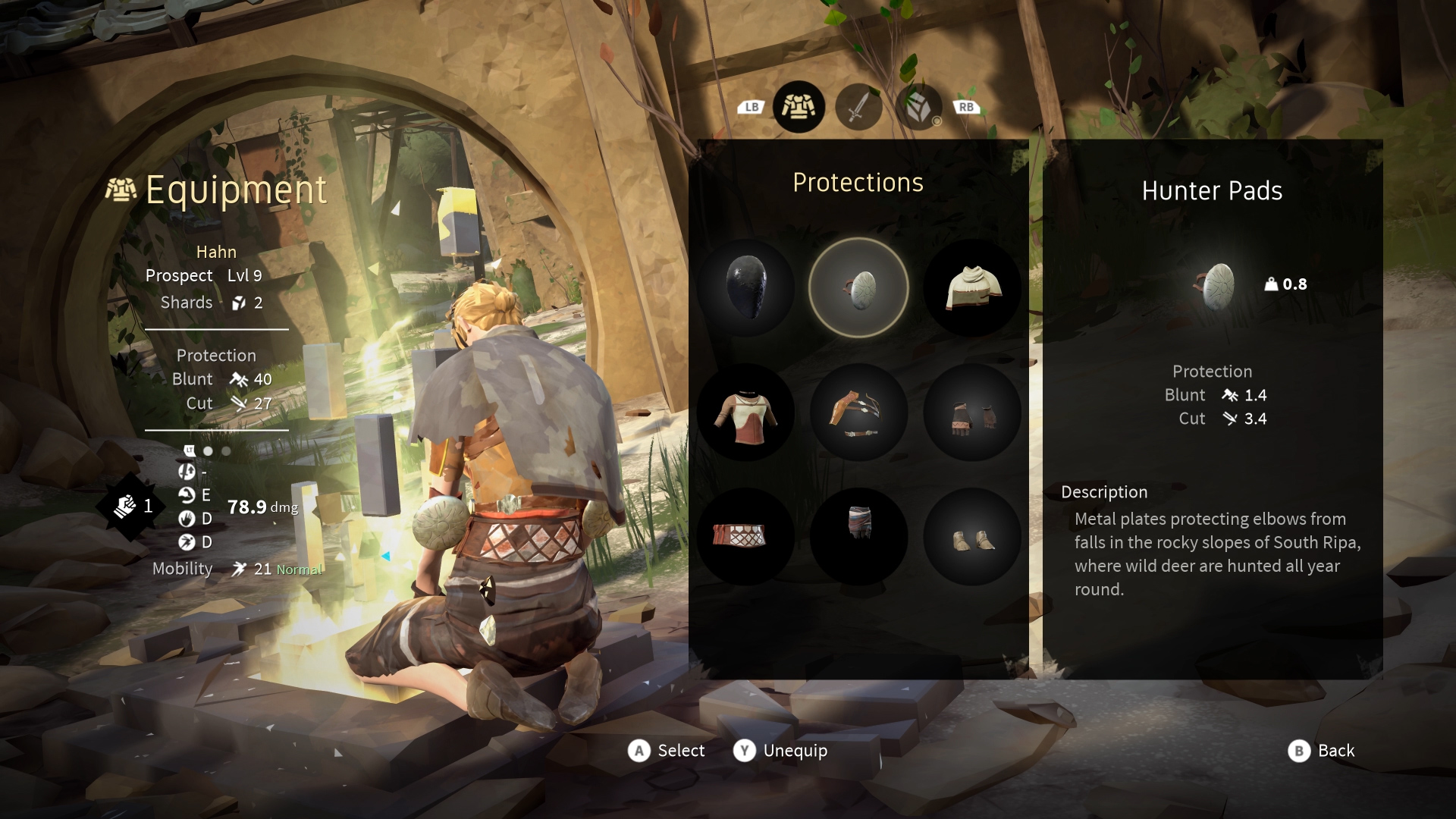Click the Select button

pyautogui.click(x=667, y=751)
